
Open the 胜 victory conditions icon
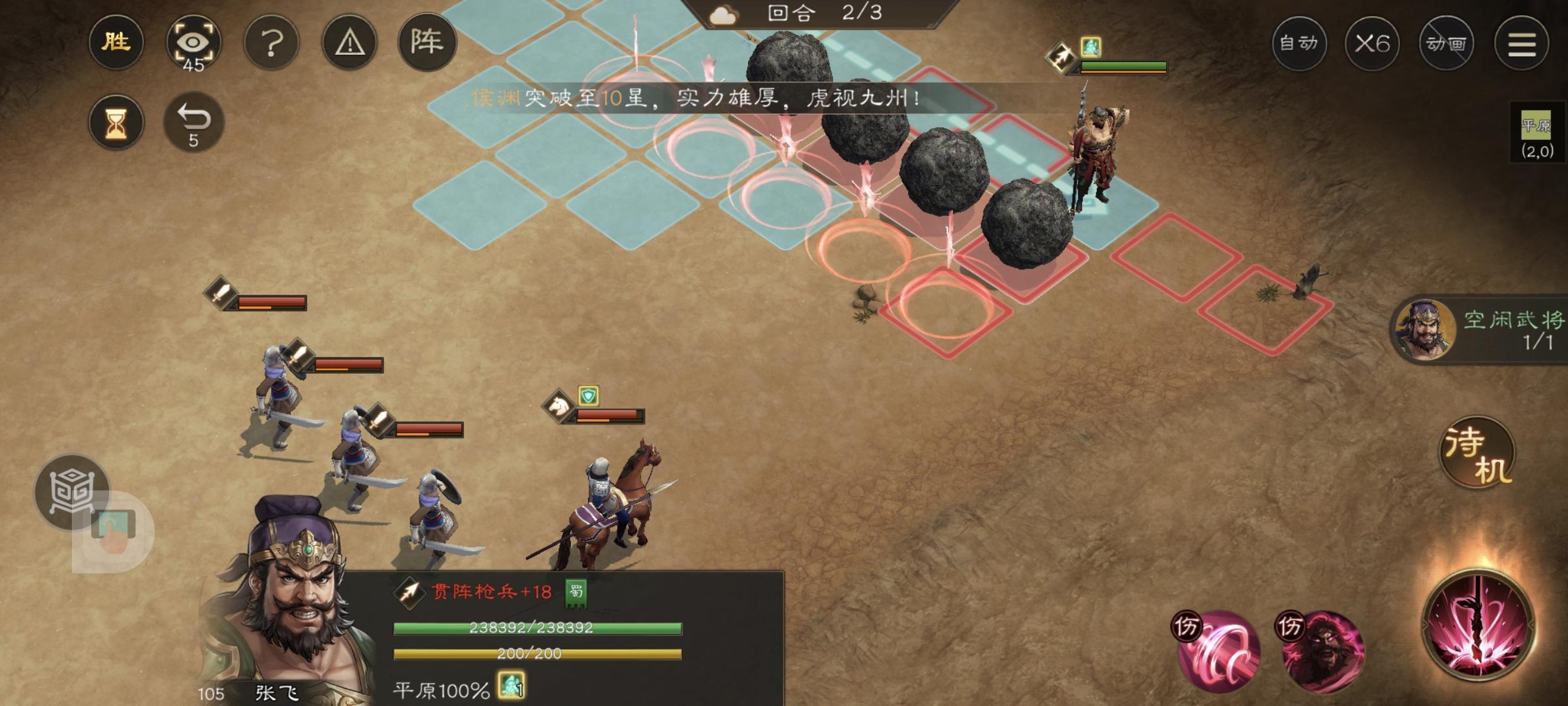pos(116,42)
